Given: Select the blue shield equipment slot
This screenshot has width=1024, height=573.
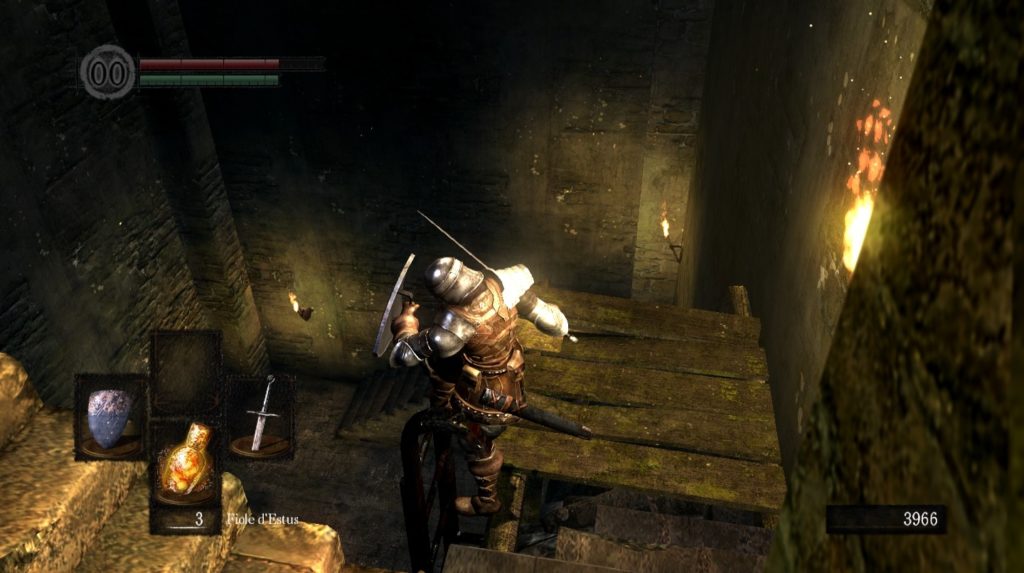Looking at the screenshot, I should click(110, 417).
